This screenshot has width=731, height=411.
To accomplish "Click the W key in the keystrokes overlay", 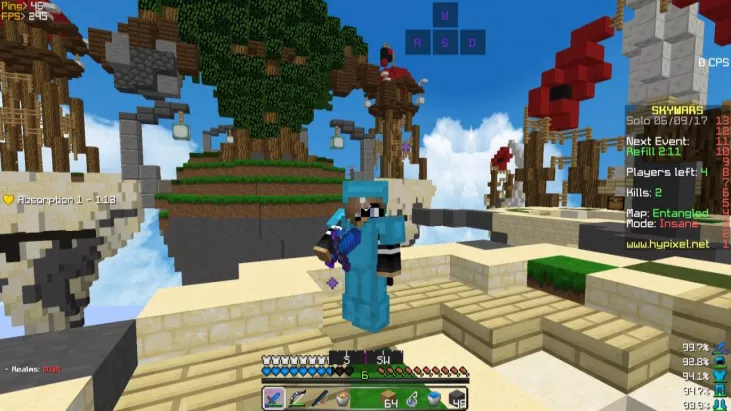I will coord(445,16).
